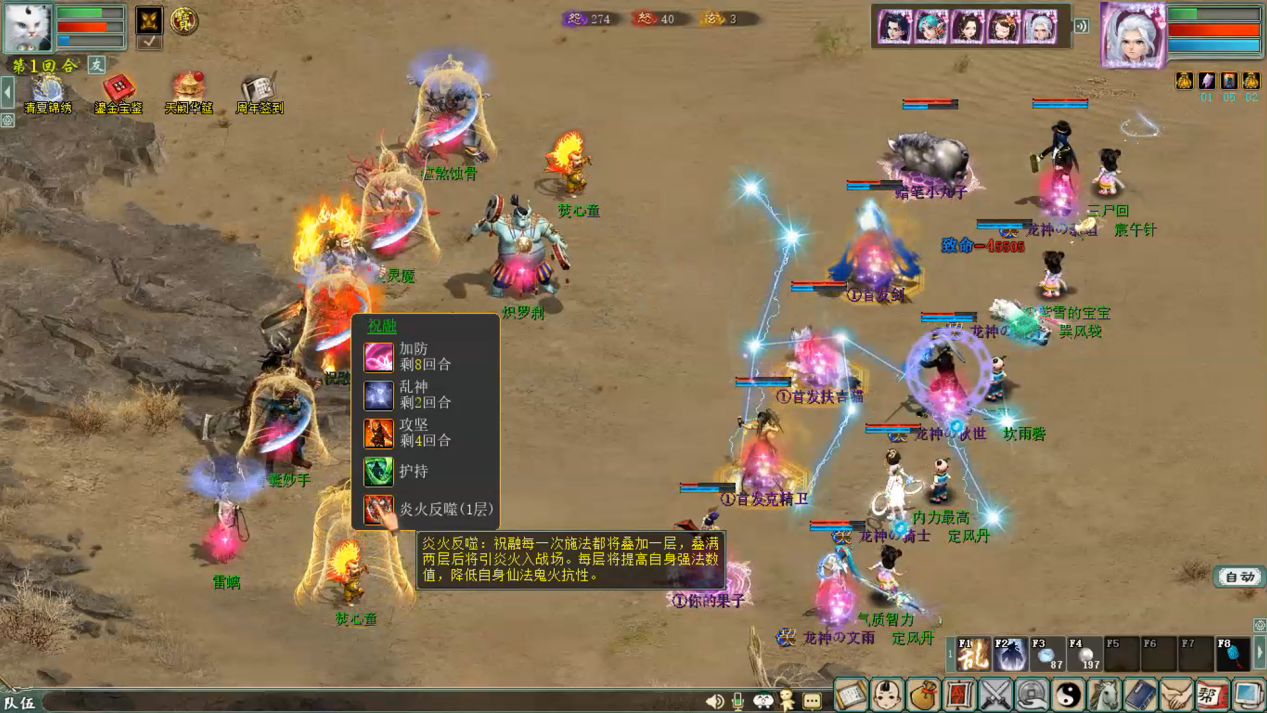Open the horse mount icon
1267x713 pixels.
(x=1104, y=694)
